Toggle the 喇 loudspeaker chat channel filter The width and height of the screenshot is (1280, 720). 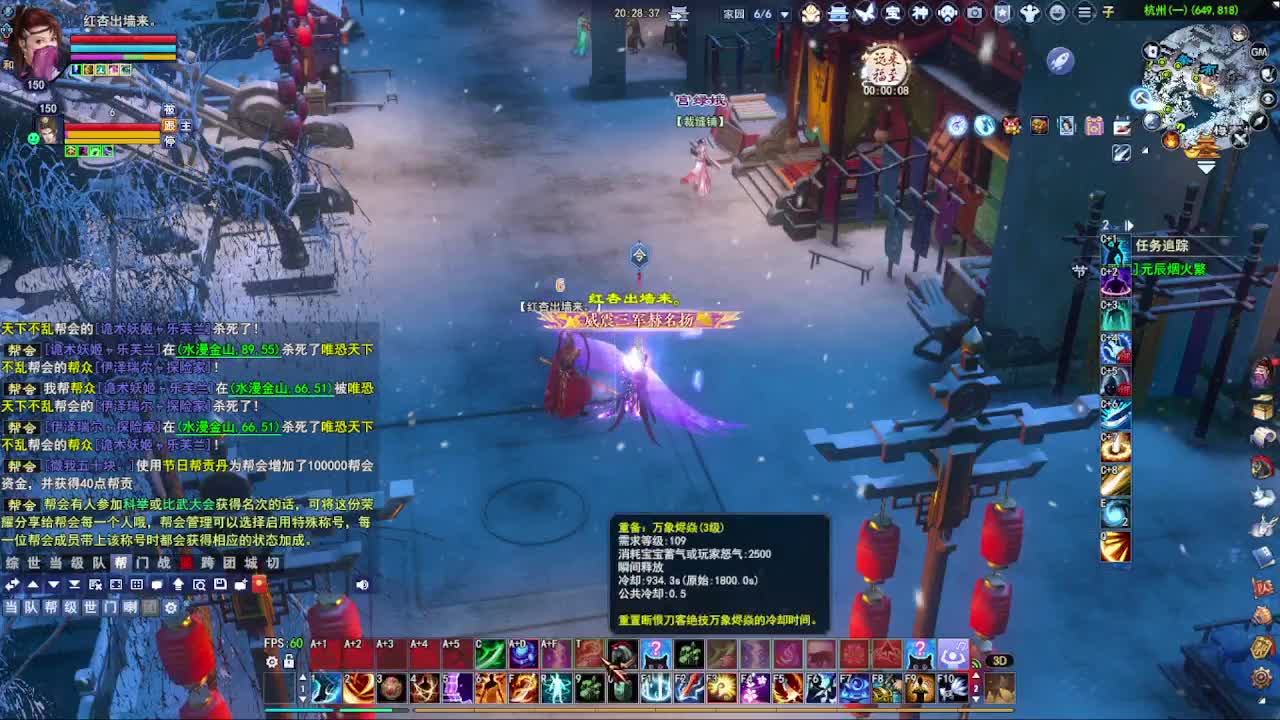click(130, 607)
